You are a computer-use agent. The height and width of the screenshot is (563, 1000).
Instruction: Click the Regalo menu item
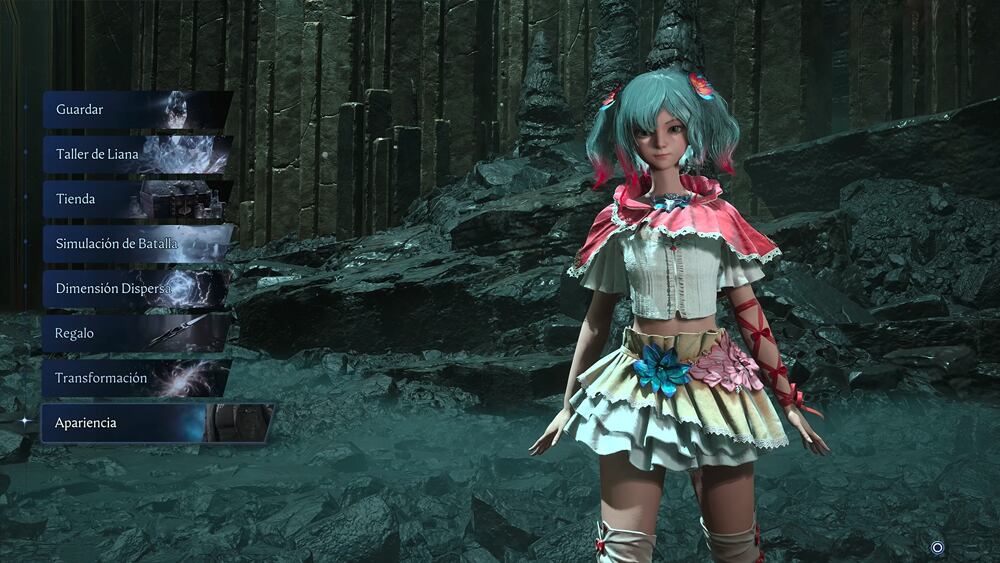click(x=135, y=333)
